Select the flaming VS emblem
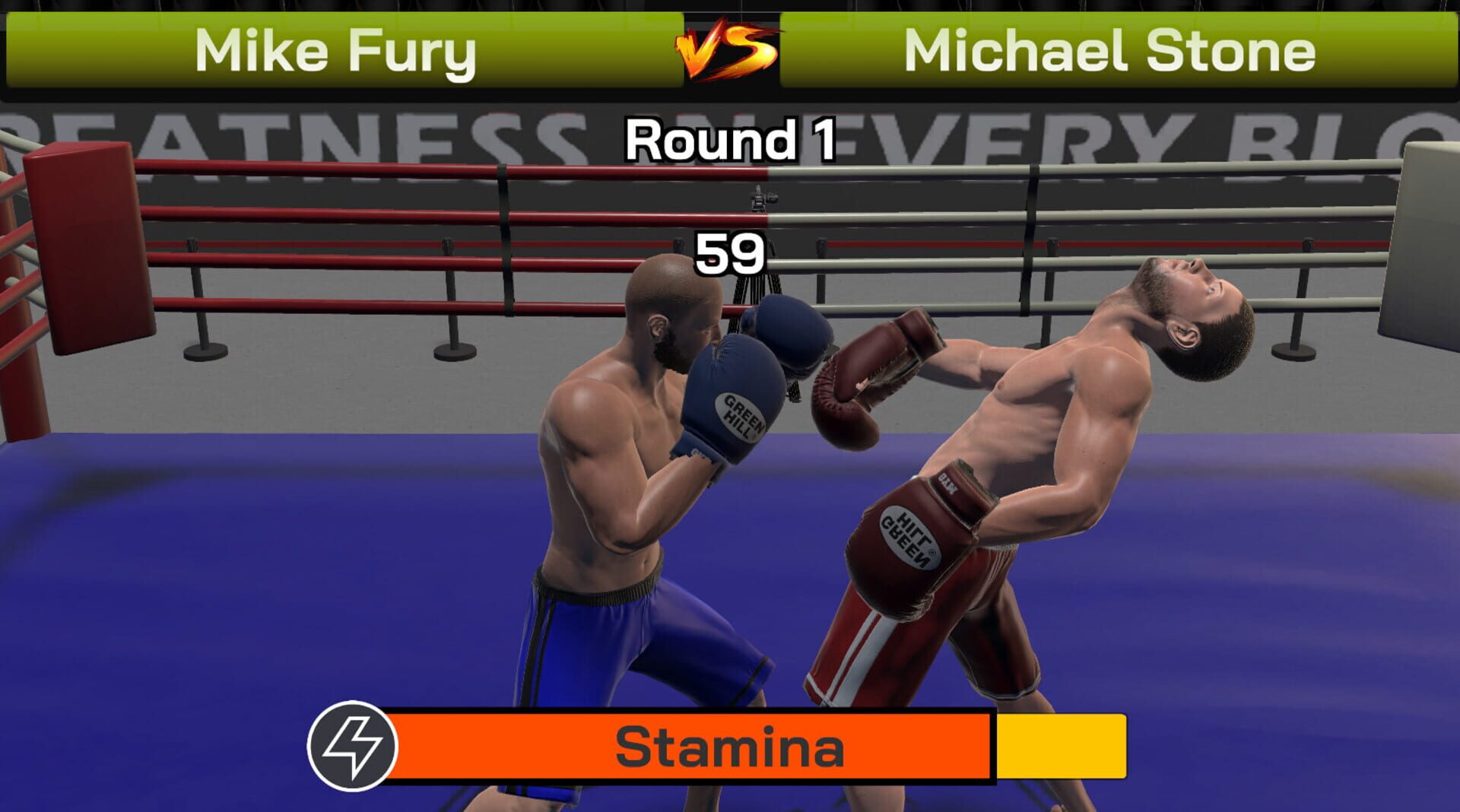This screenshot has width=1460, height=812. click(728, 51)
